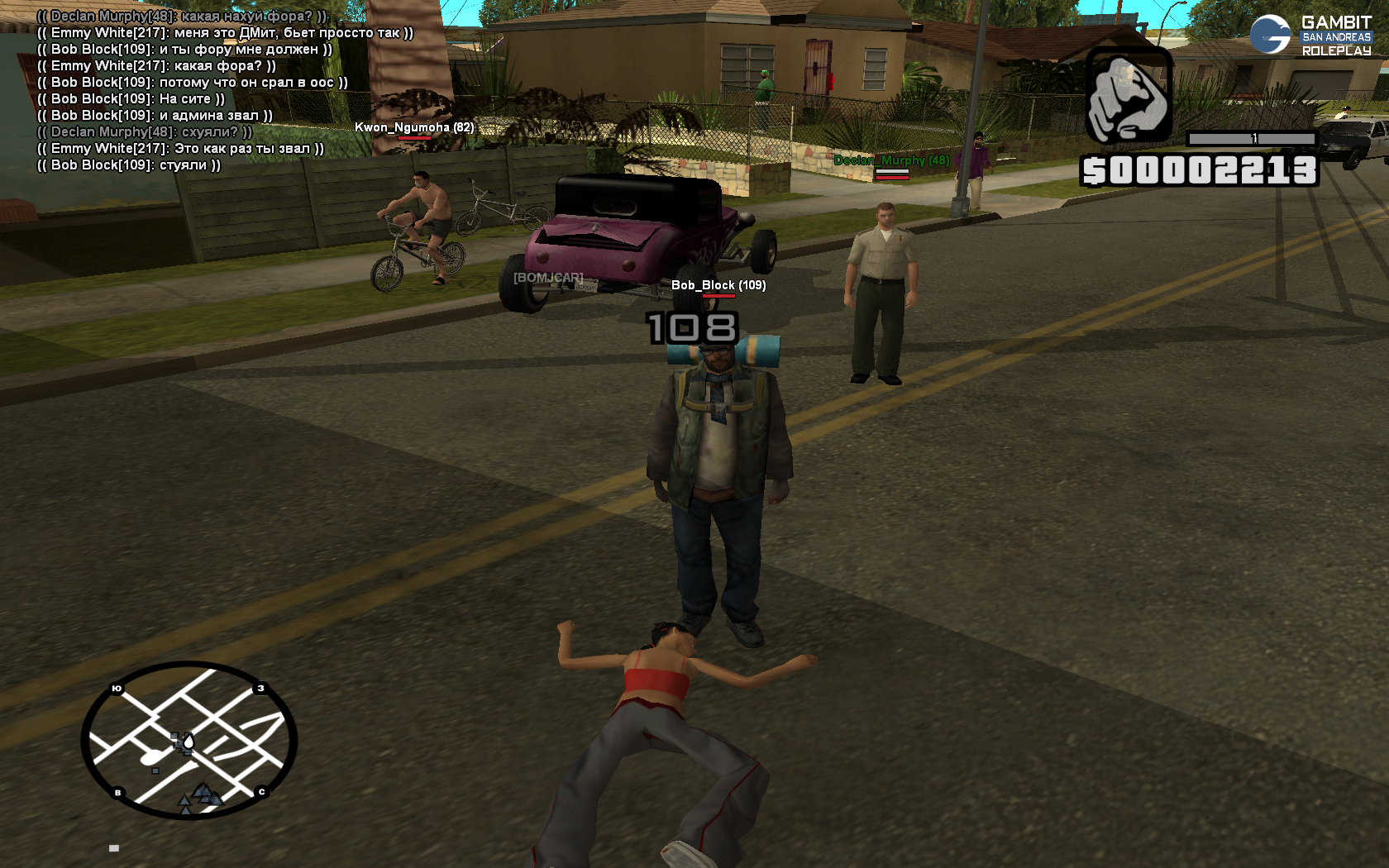The height and width of the screenshot is (868, 1389).
Task: Click the last chat message from Bob Block
Action: pos(128,165)
